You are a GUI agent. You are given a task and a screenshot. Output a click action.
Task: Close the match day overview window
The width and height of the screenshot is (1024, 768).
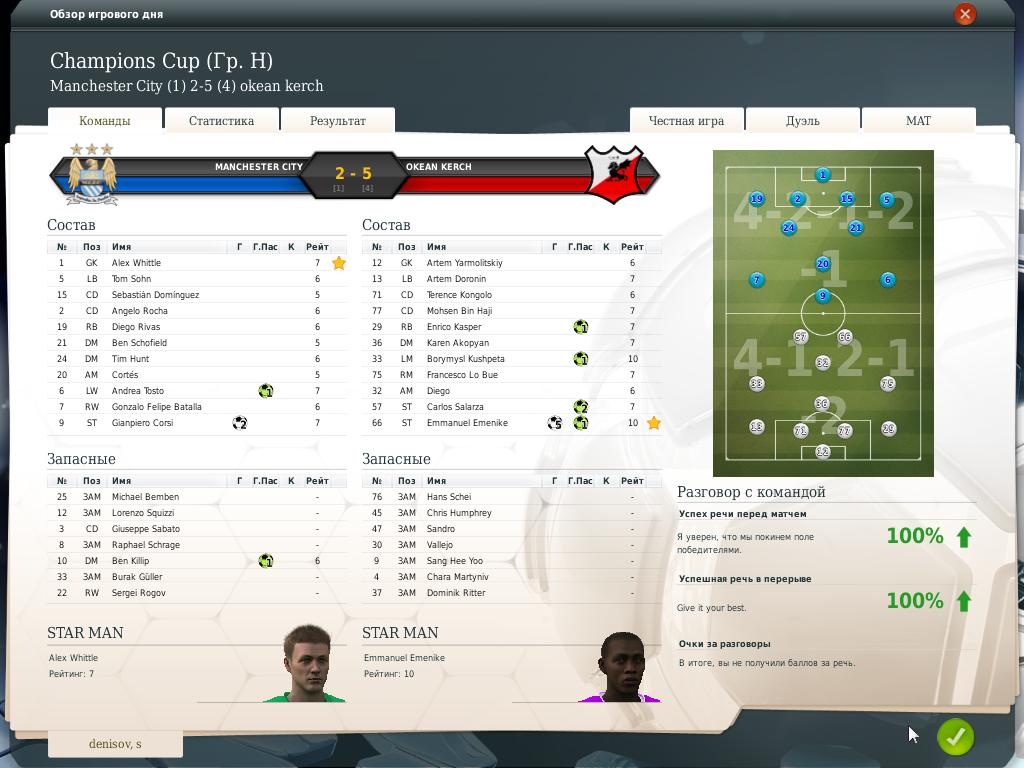coord(964,14)
